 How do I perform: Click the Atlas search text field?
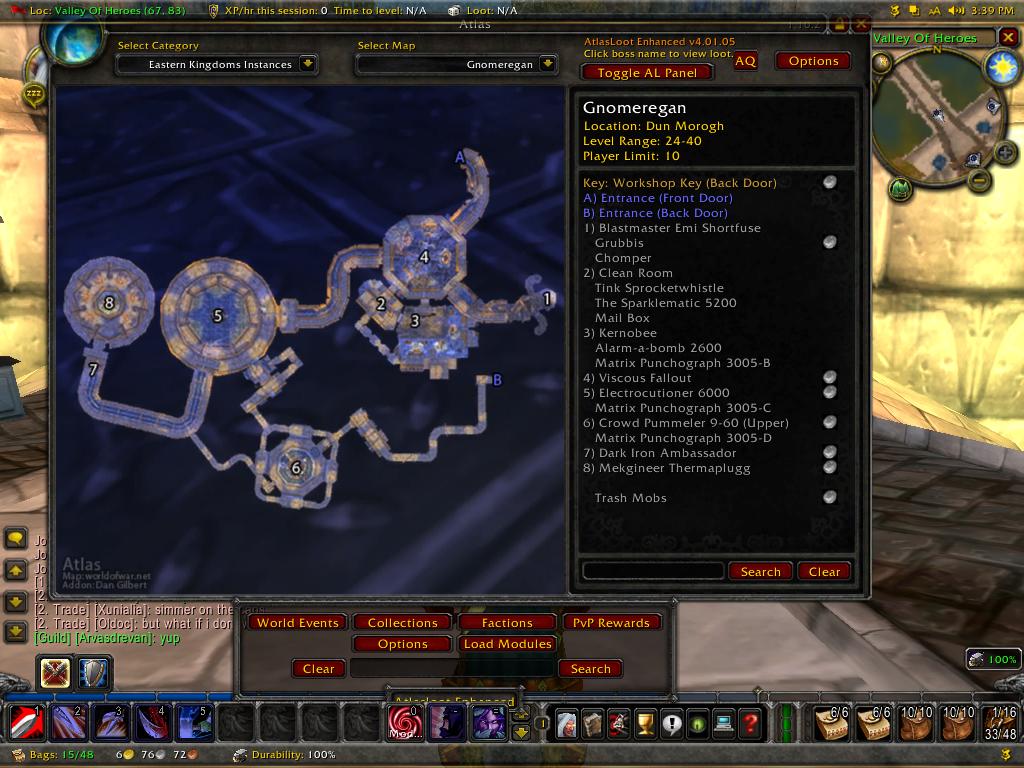pos(652,571)
